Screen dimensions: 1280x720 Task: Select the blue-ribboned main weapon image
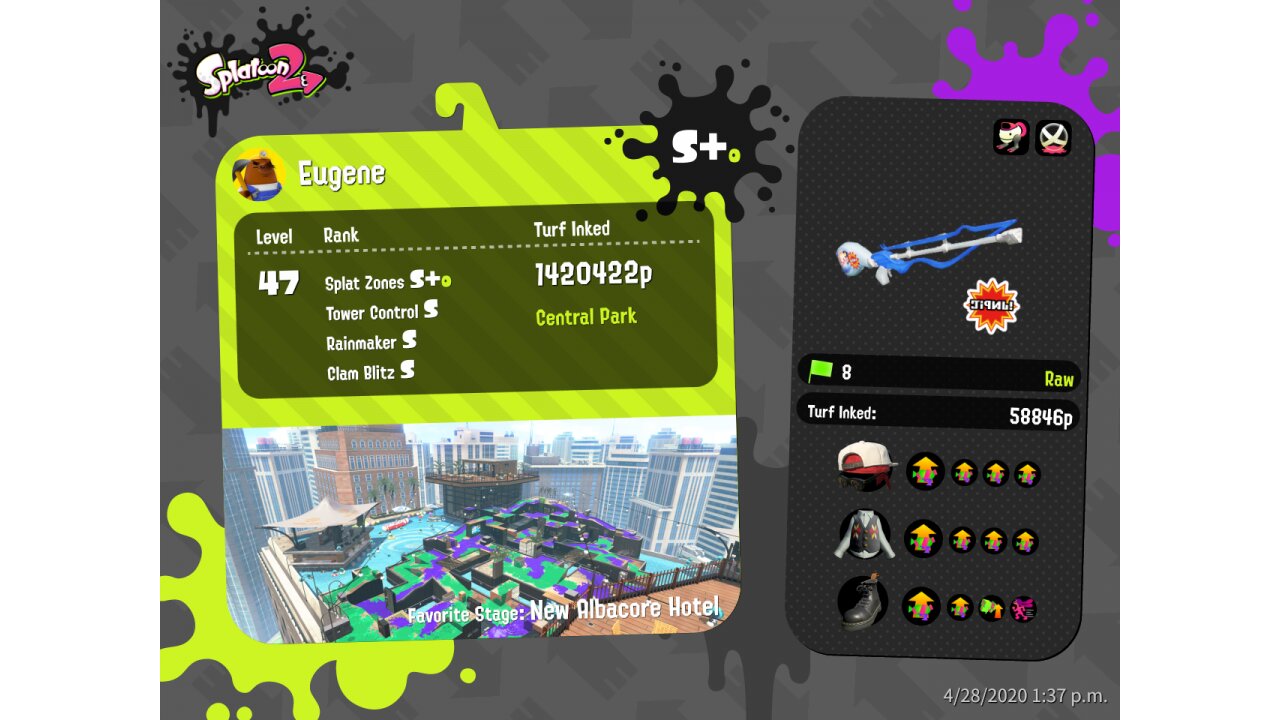928,250
